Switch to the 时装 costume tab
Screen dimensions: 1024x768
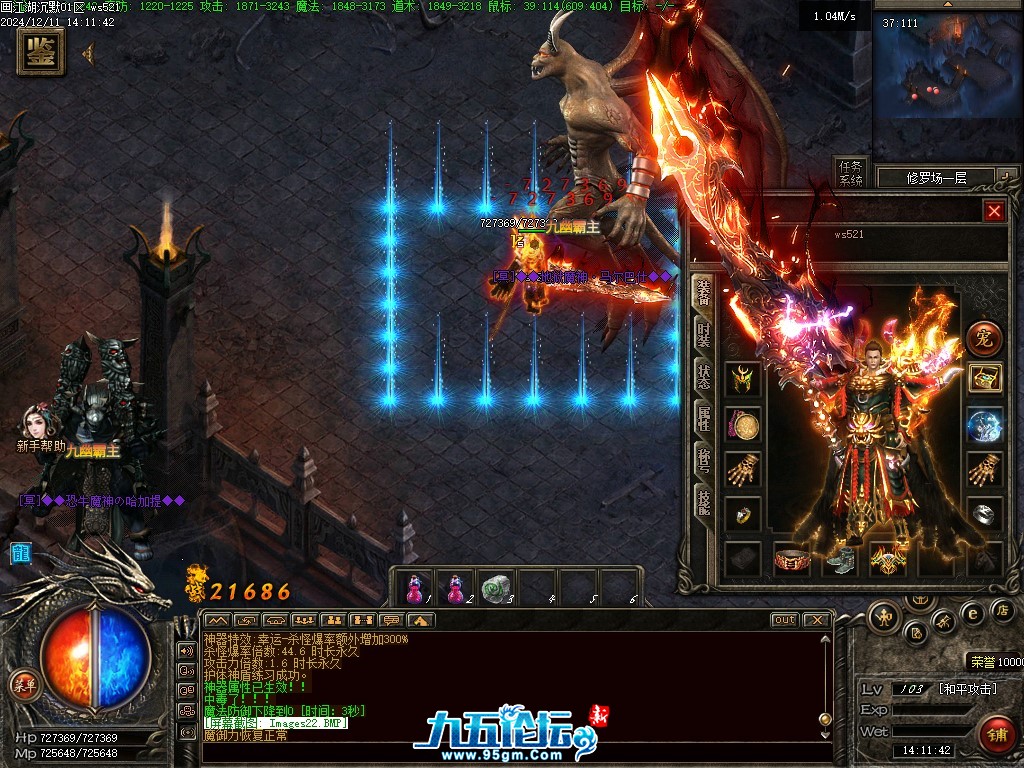704,334
